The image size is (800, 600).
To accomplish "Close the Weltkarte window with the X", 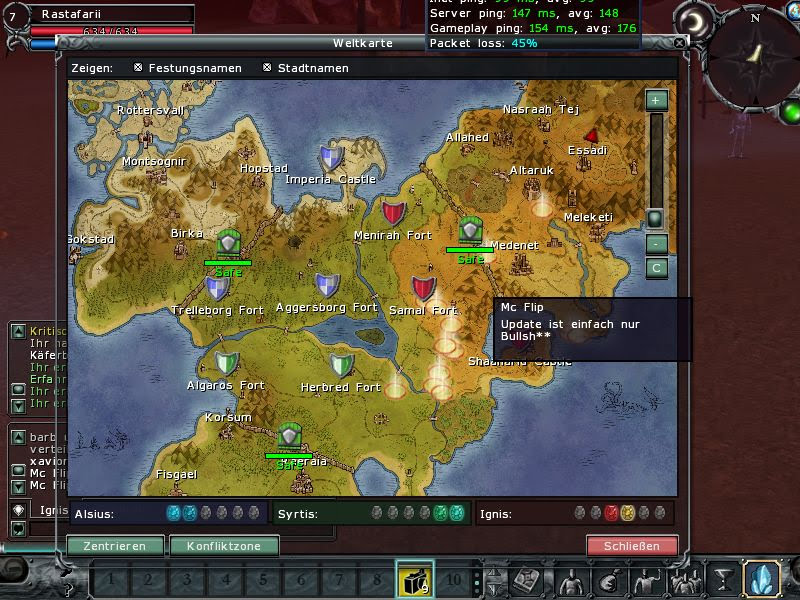I will [x=680, y=44].
